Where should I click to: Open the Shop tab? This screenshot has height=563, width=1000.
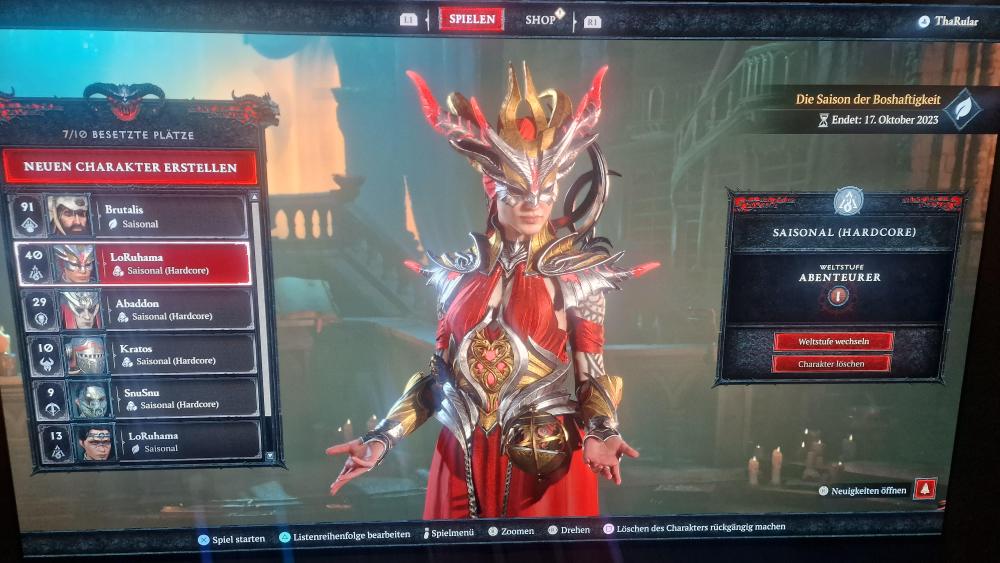pyautogui.click(x=541, y=20)
